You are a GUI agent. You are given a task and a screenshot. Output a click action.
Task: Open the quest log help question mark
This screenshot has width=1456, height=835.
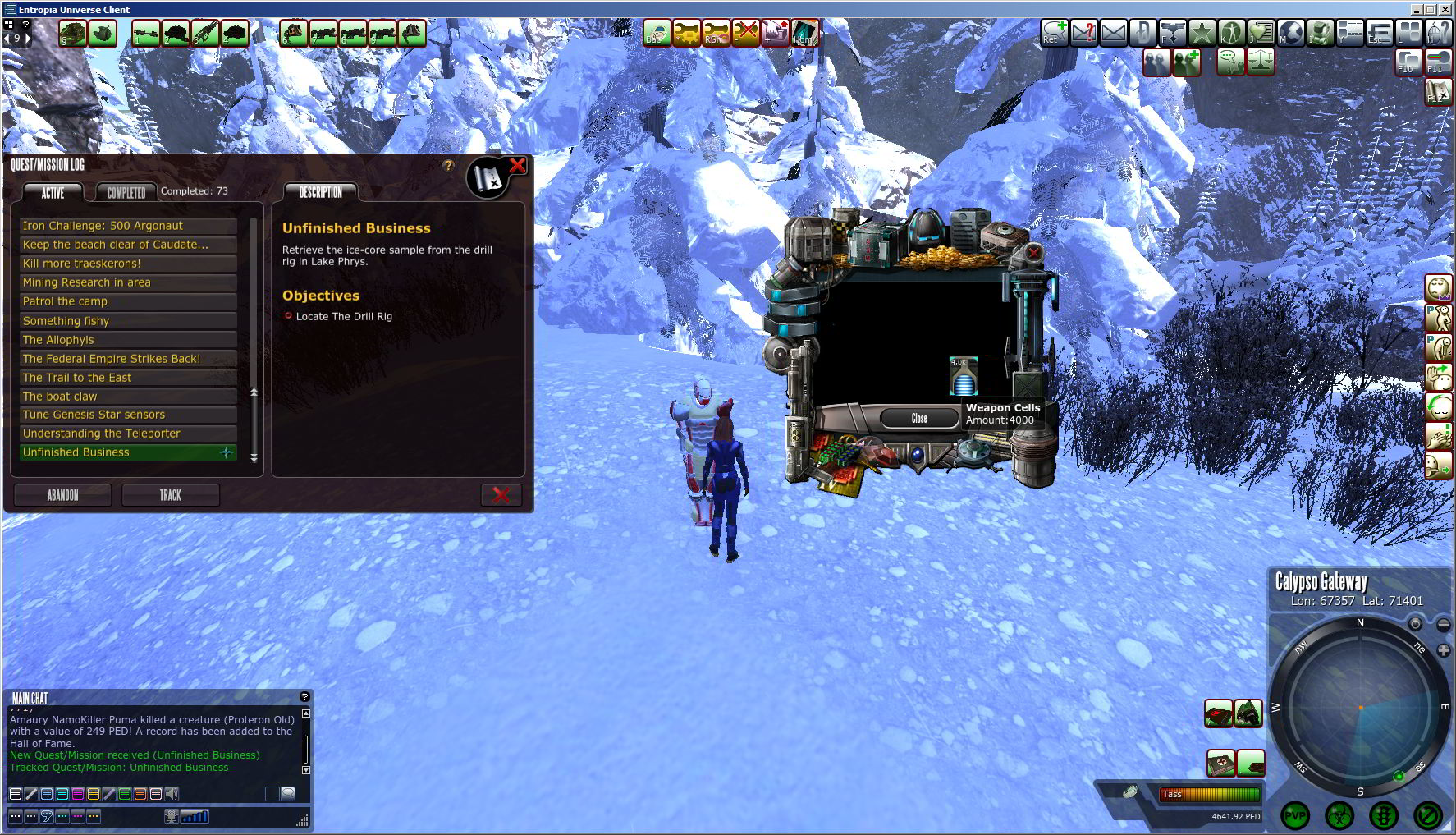pyautogui.click(x=448, y=166)
